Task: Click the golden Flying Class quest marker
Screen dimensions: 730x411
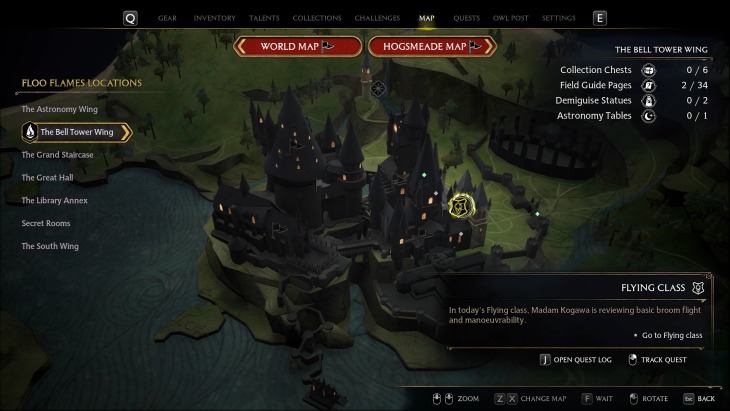Action: (462, 207)
